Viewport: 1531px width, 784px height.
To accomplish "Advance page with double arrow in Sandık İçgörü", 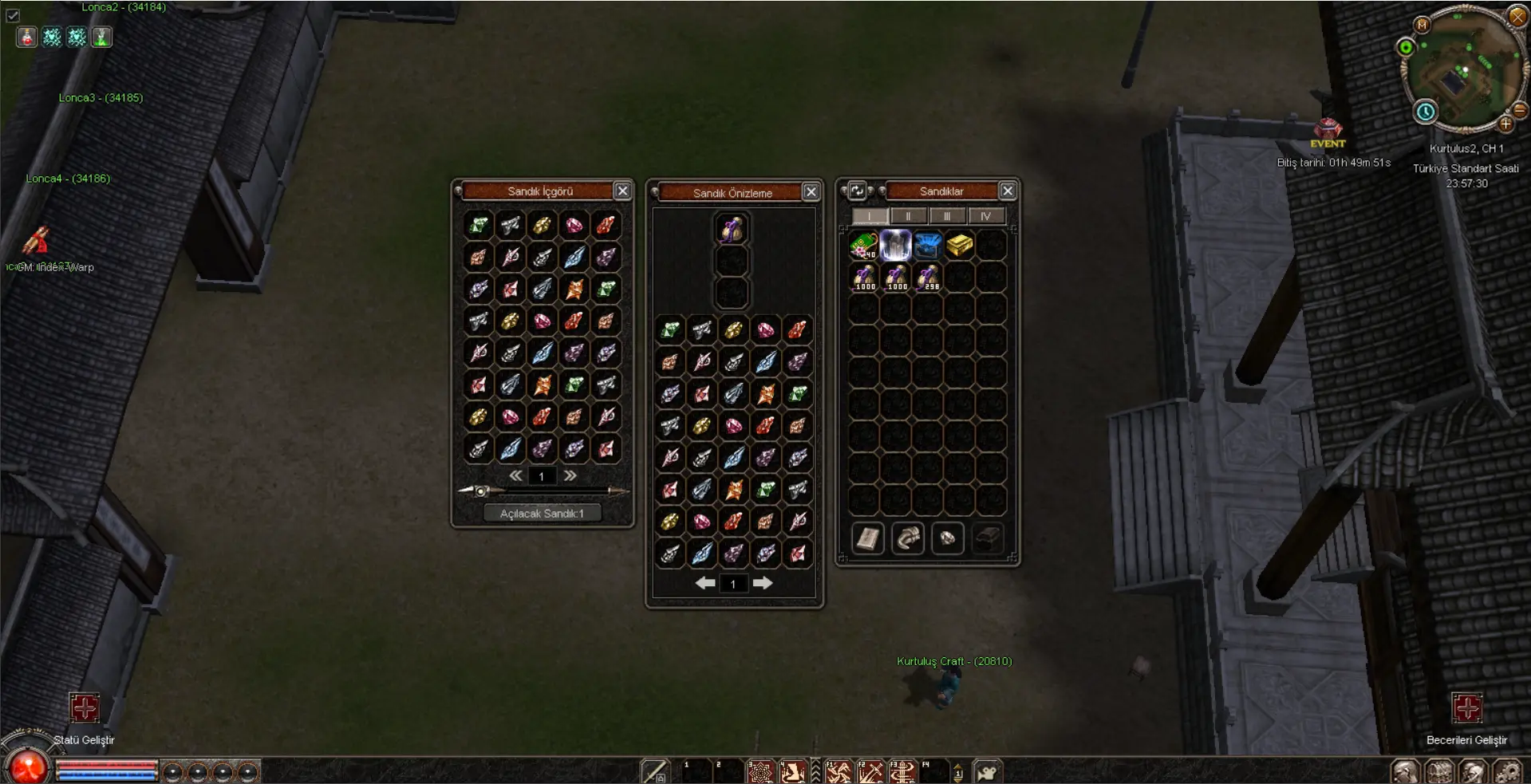I will tap(570, 475).
